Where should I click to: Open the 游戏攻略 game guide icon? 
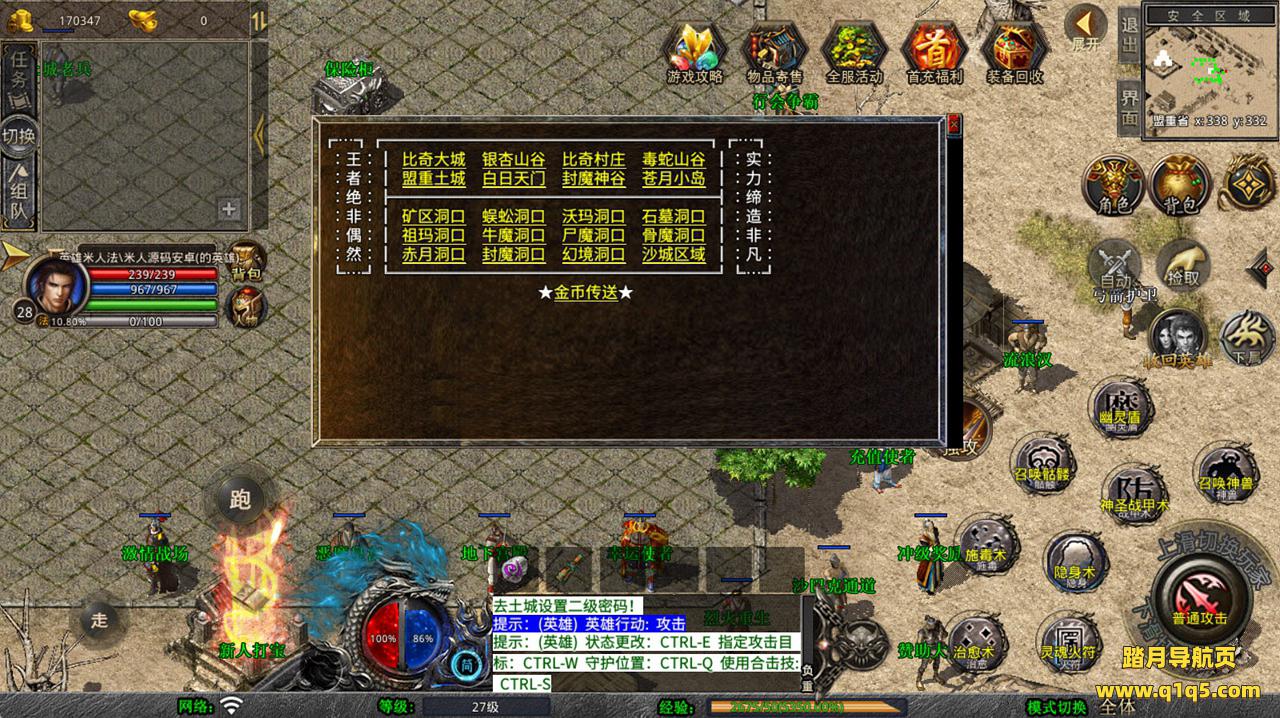[x=695, y=52]
